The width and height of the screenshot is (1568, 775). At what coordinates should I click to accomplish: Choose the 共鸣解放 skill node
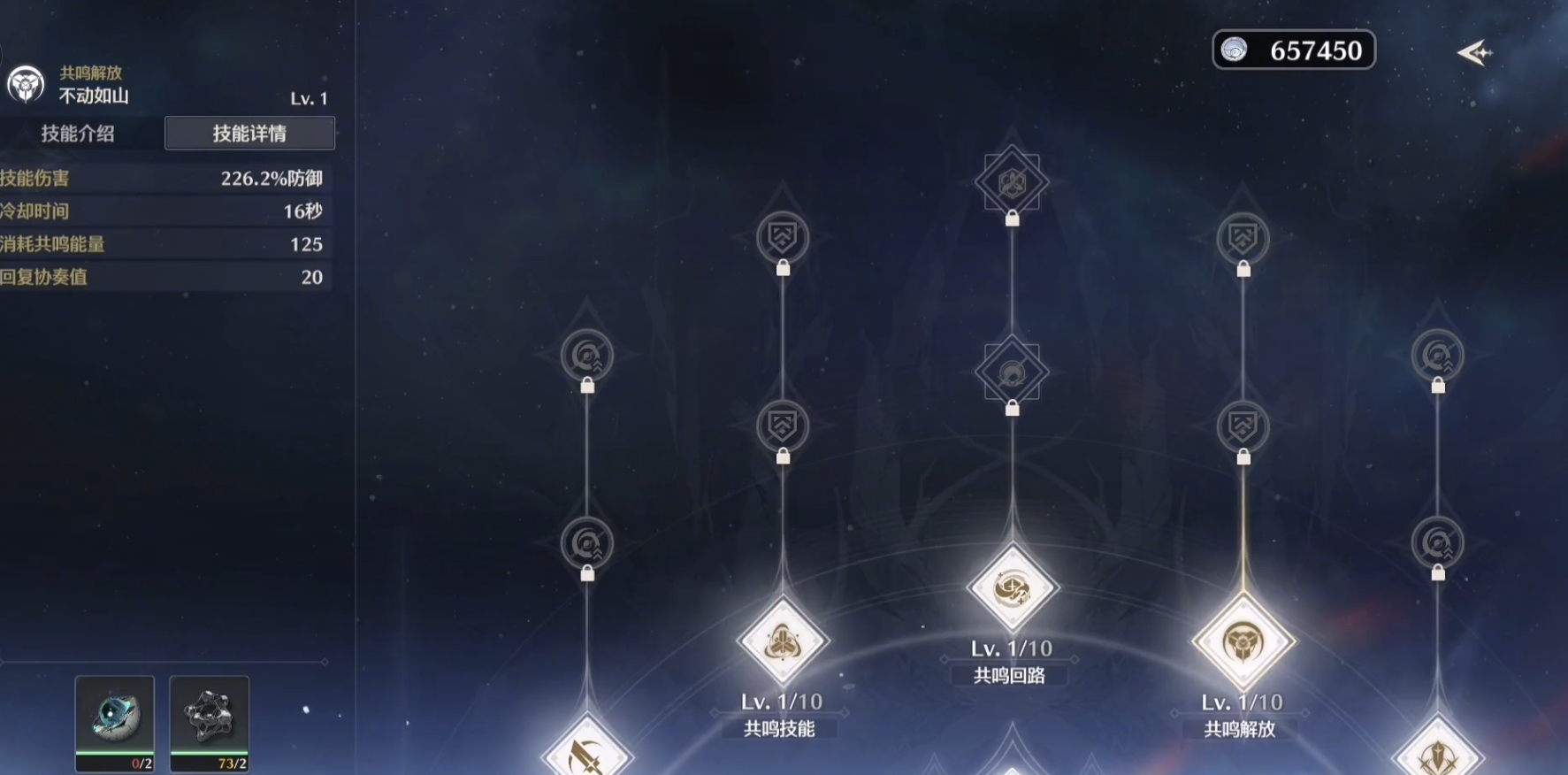[x=1243, y=642]
